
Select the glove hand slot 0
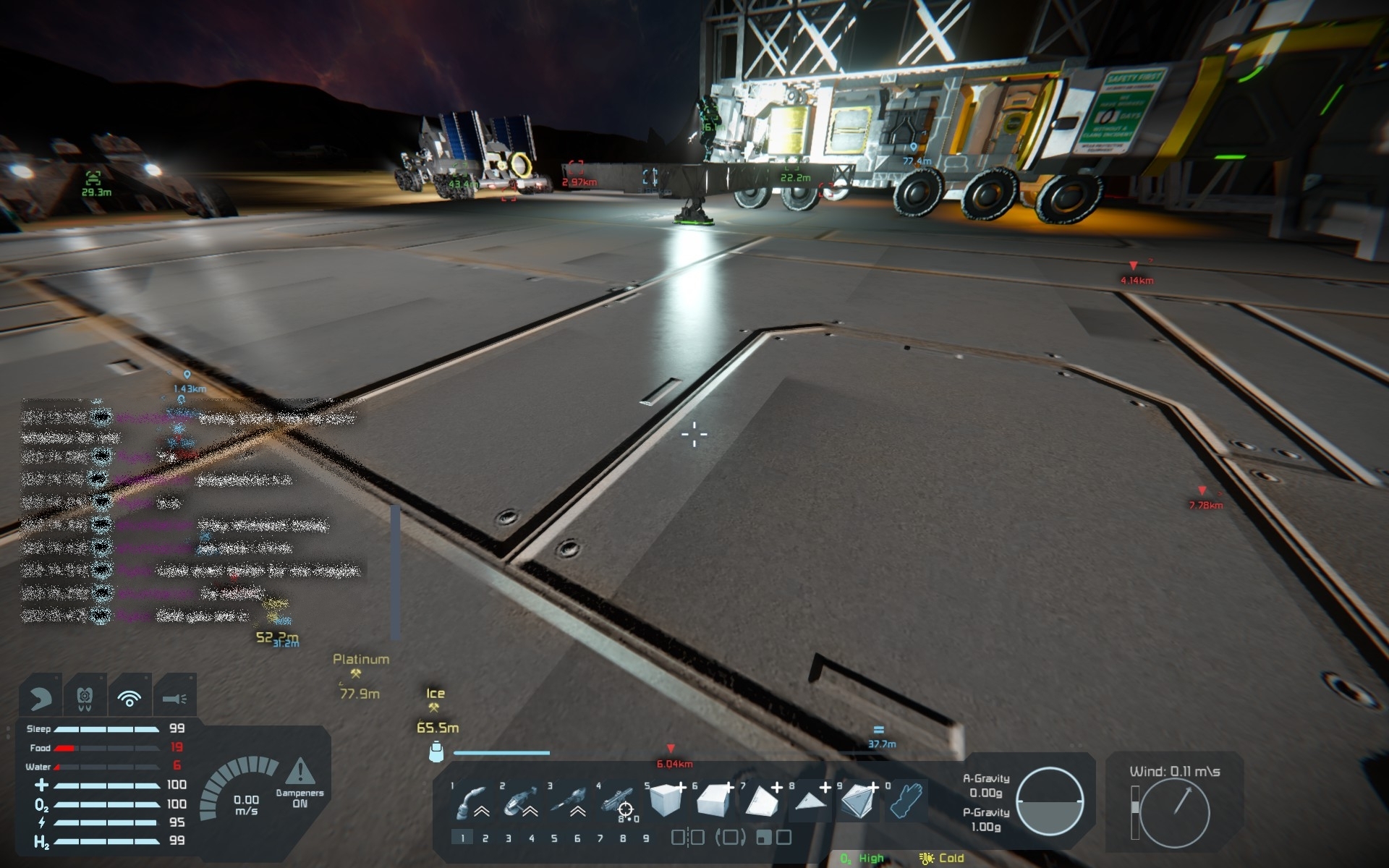click(x=905, y=801)
